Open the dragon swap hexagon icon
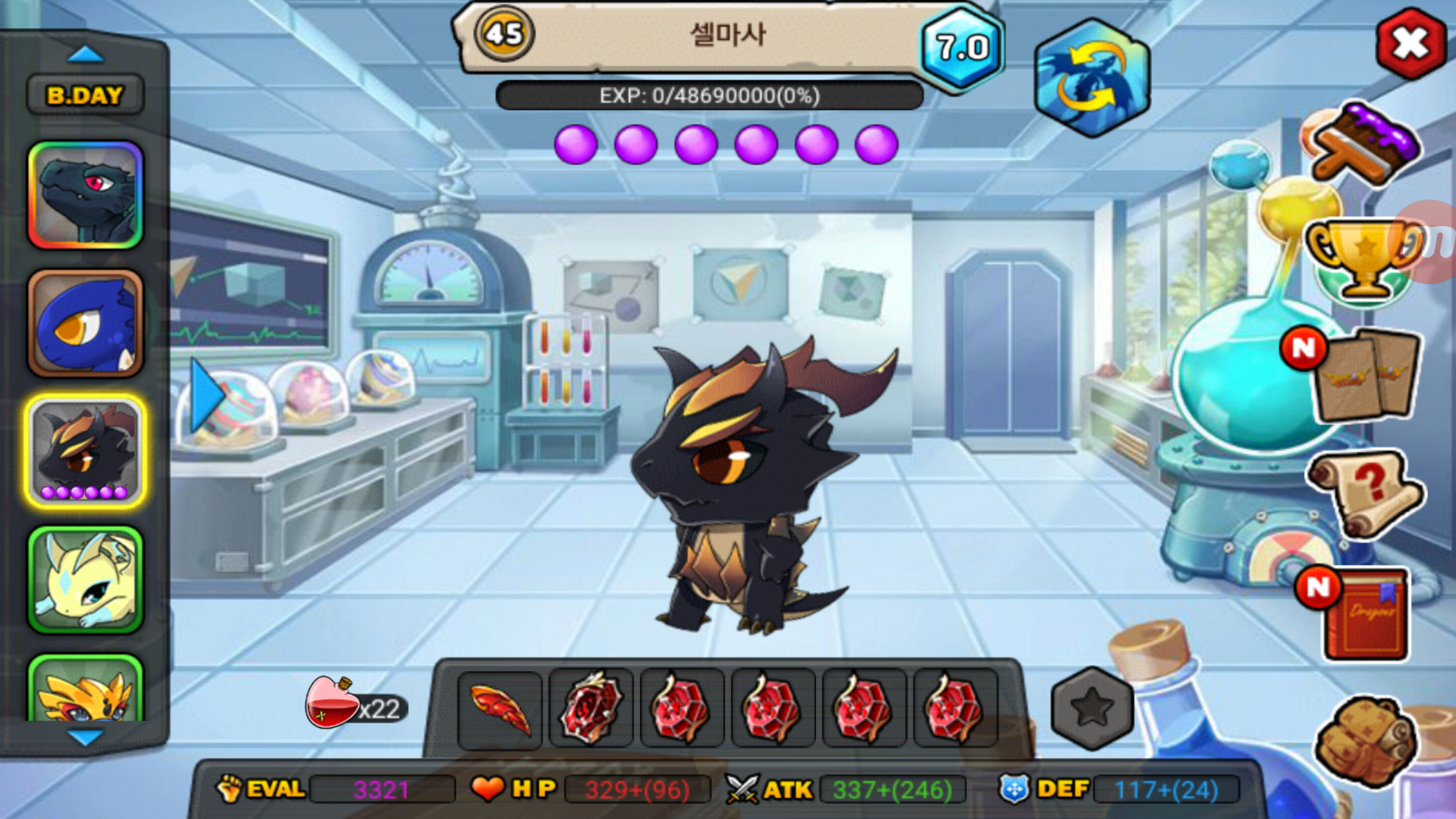Screen dimensions: 1456x819 coord(1092,78)
